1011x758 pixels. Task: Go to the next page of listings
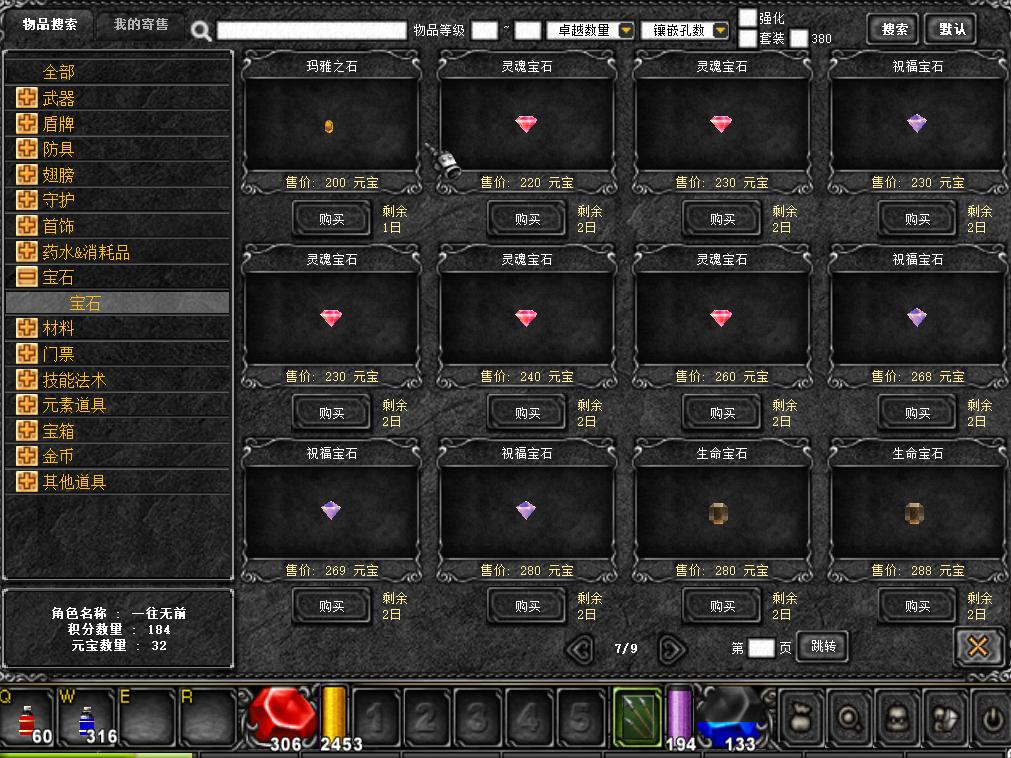672,649
